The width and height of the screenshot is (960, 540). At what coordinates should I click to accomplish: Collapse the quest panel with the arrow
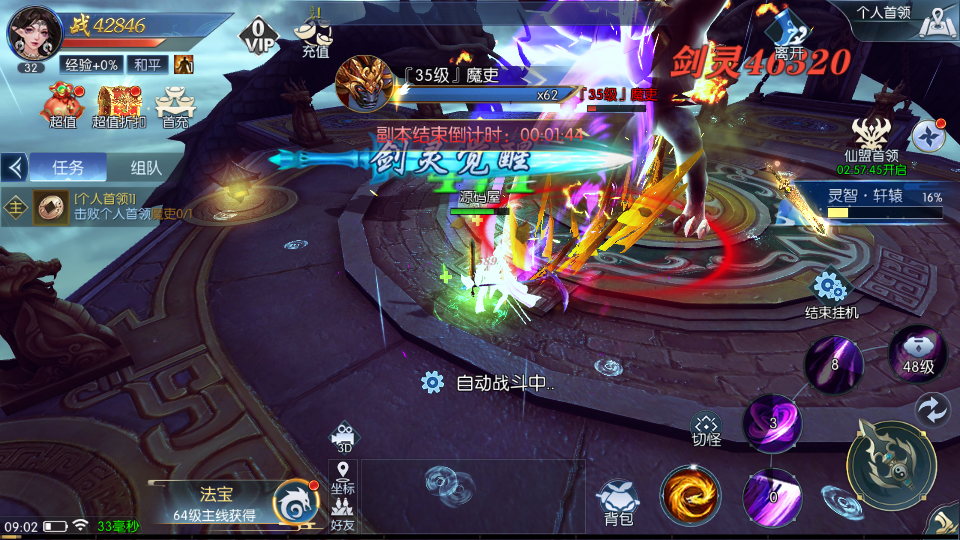(x=14, y=167)
